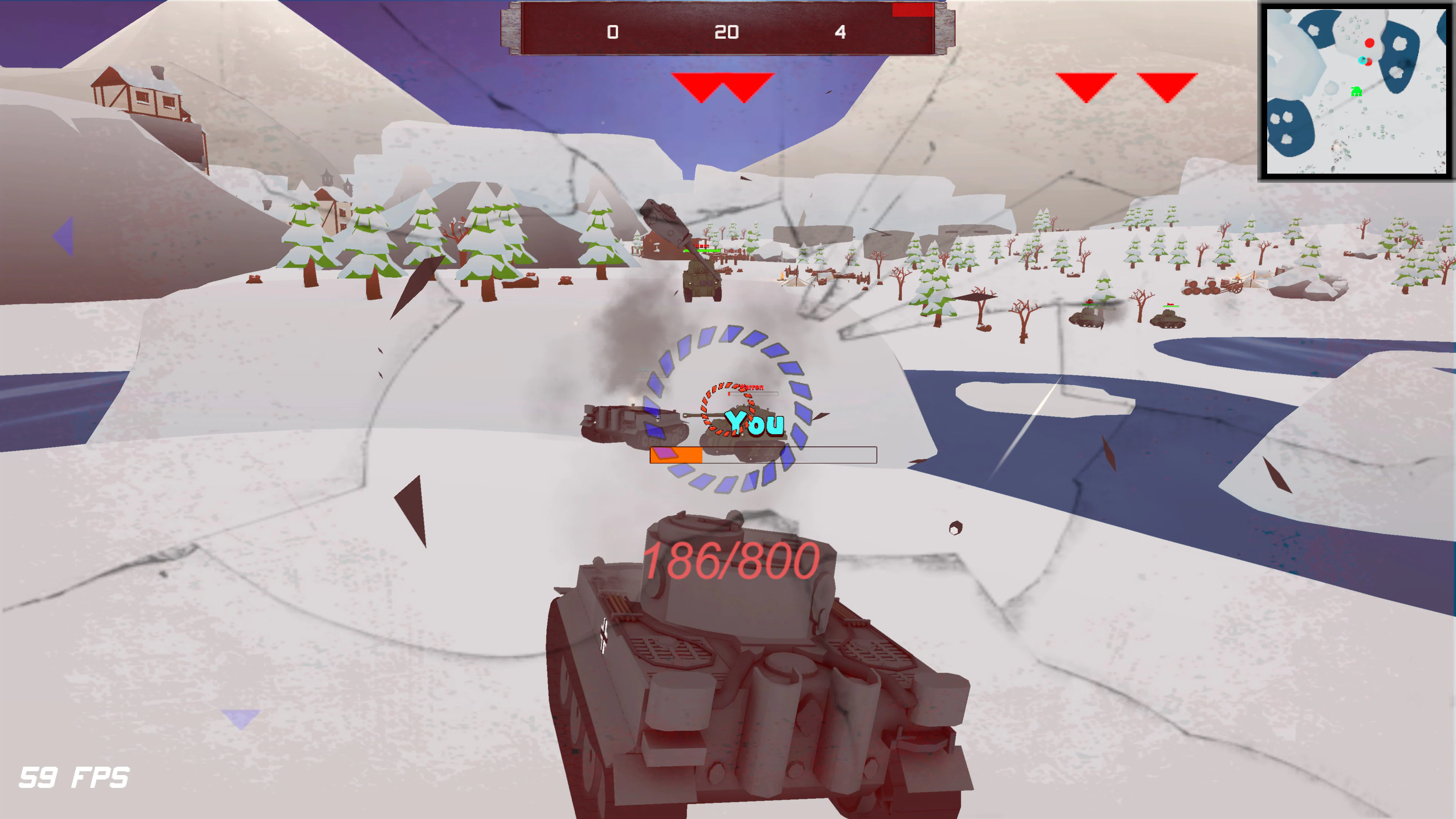This screenshot has width=1456, height=819.
Task: Click the You nameplate above your tank
Action: (755, 423)
